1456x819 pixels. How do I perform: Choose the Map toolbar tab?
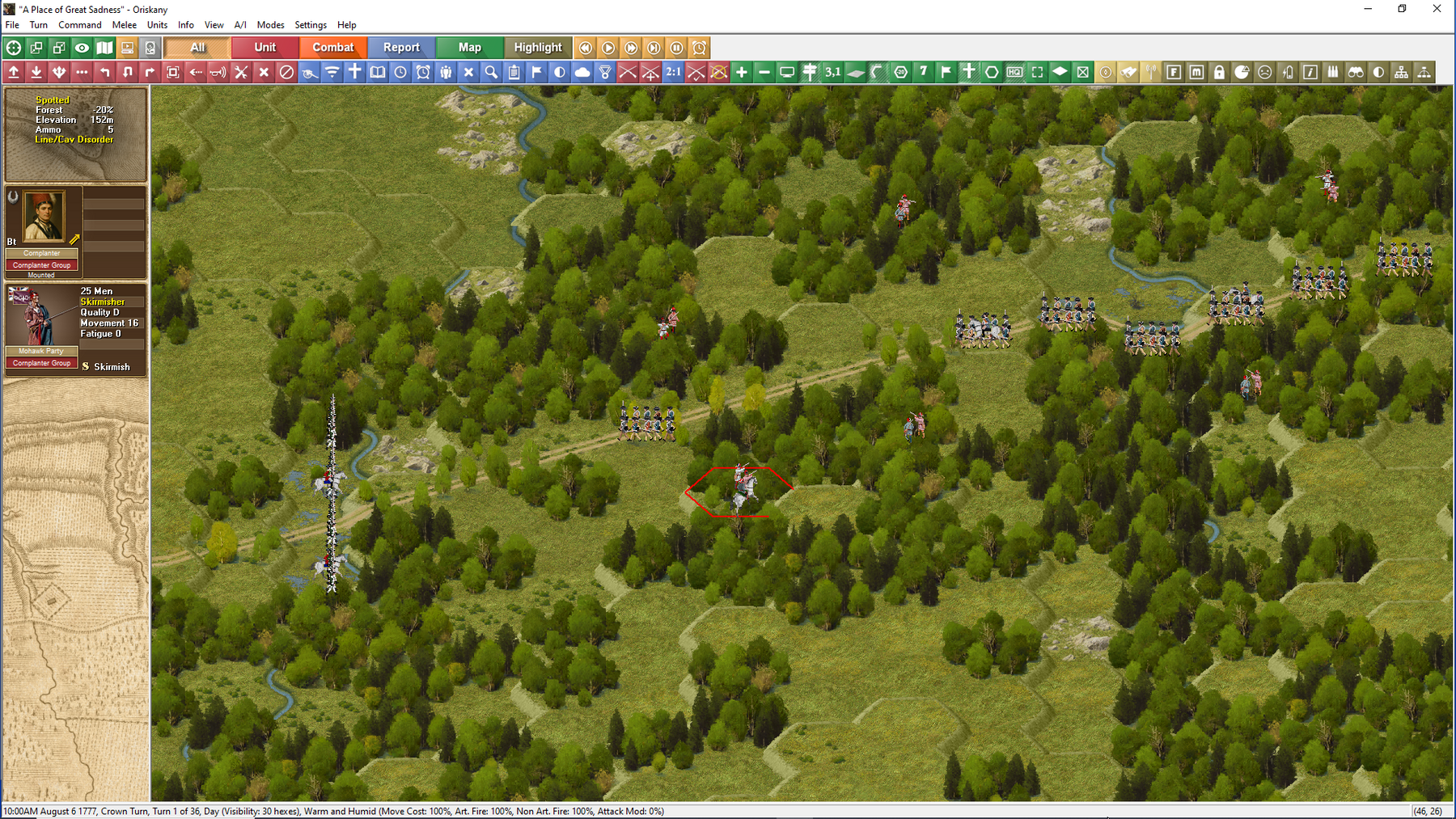[x=469, y=48]
